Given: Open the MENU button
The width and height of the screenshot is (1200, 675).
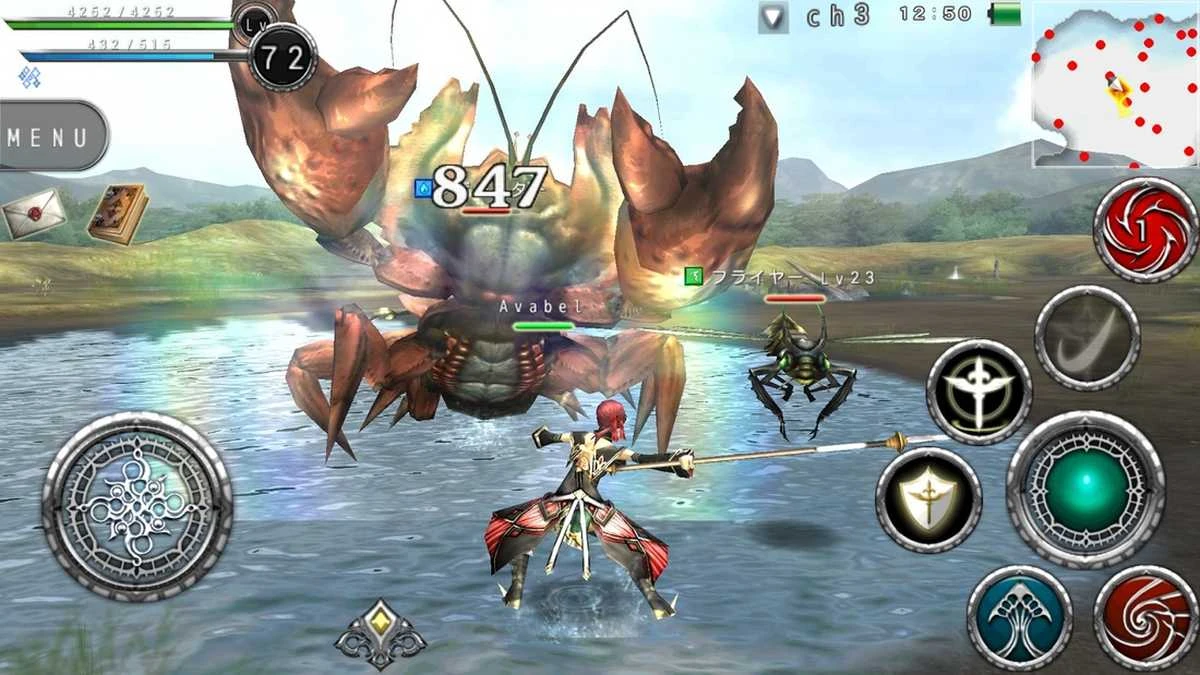Looking at the screenshot, I should [50, 136].
